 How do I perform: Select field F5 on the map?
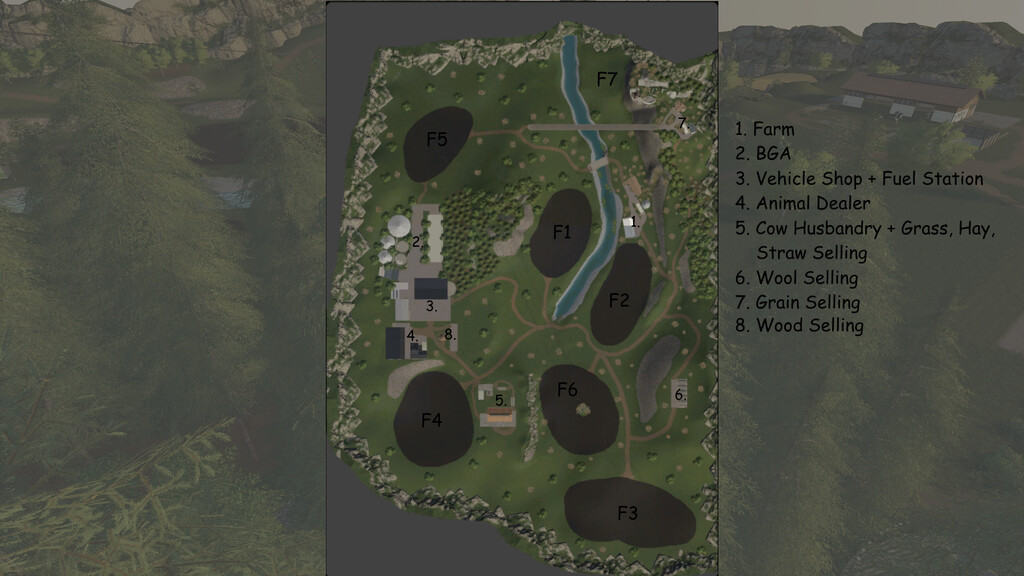click(437, 140)
